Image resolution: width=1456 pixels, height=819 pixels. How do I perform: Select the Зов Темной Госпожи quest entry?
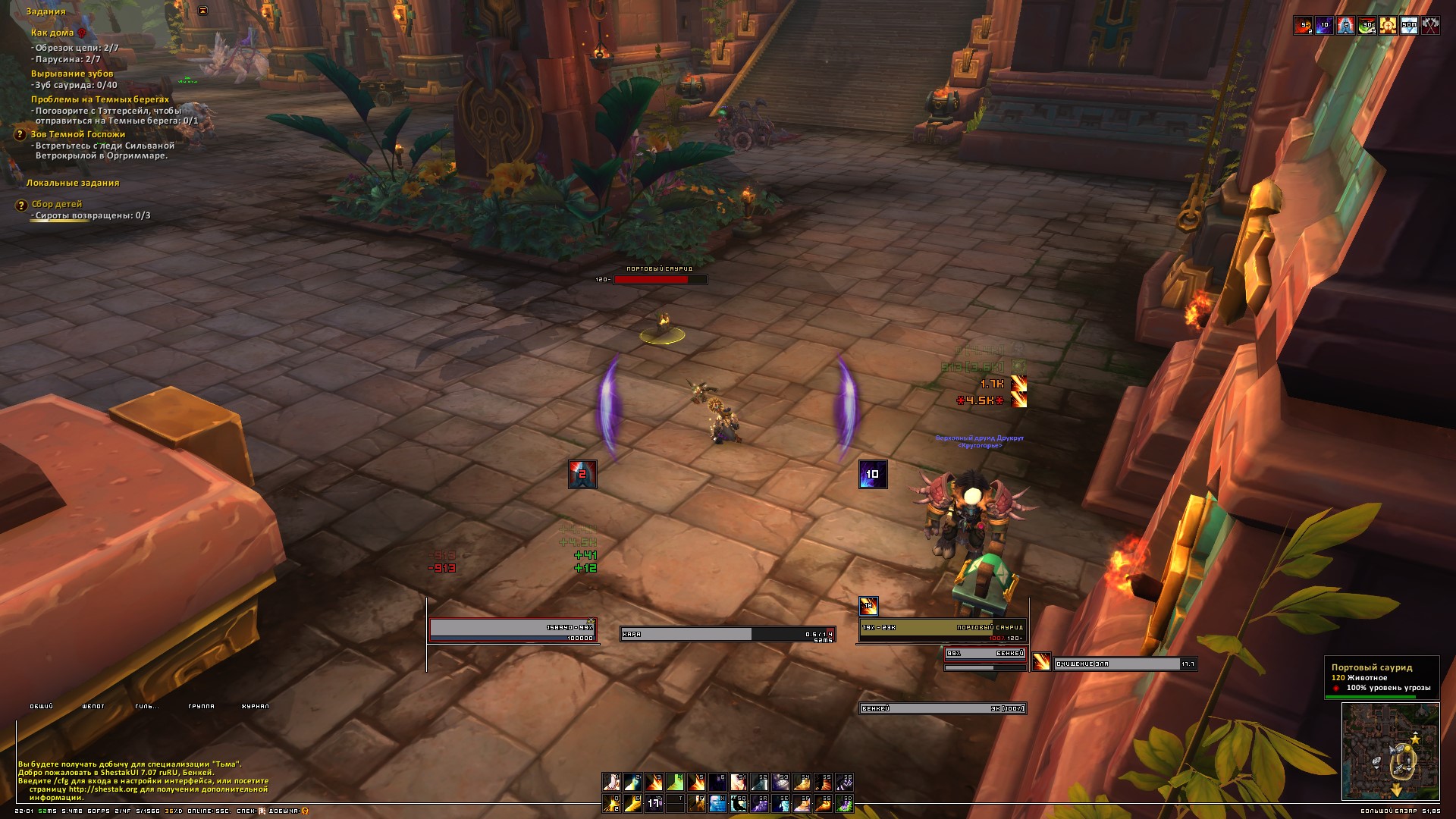pos(78,134)
